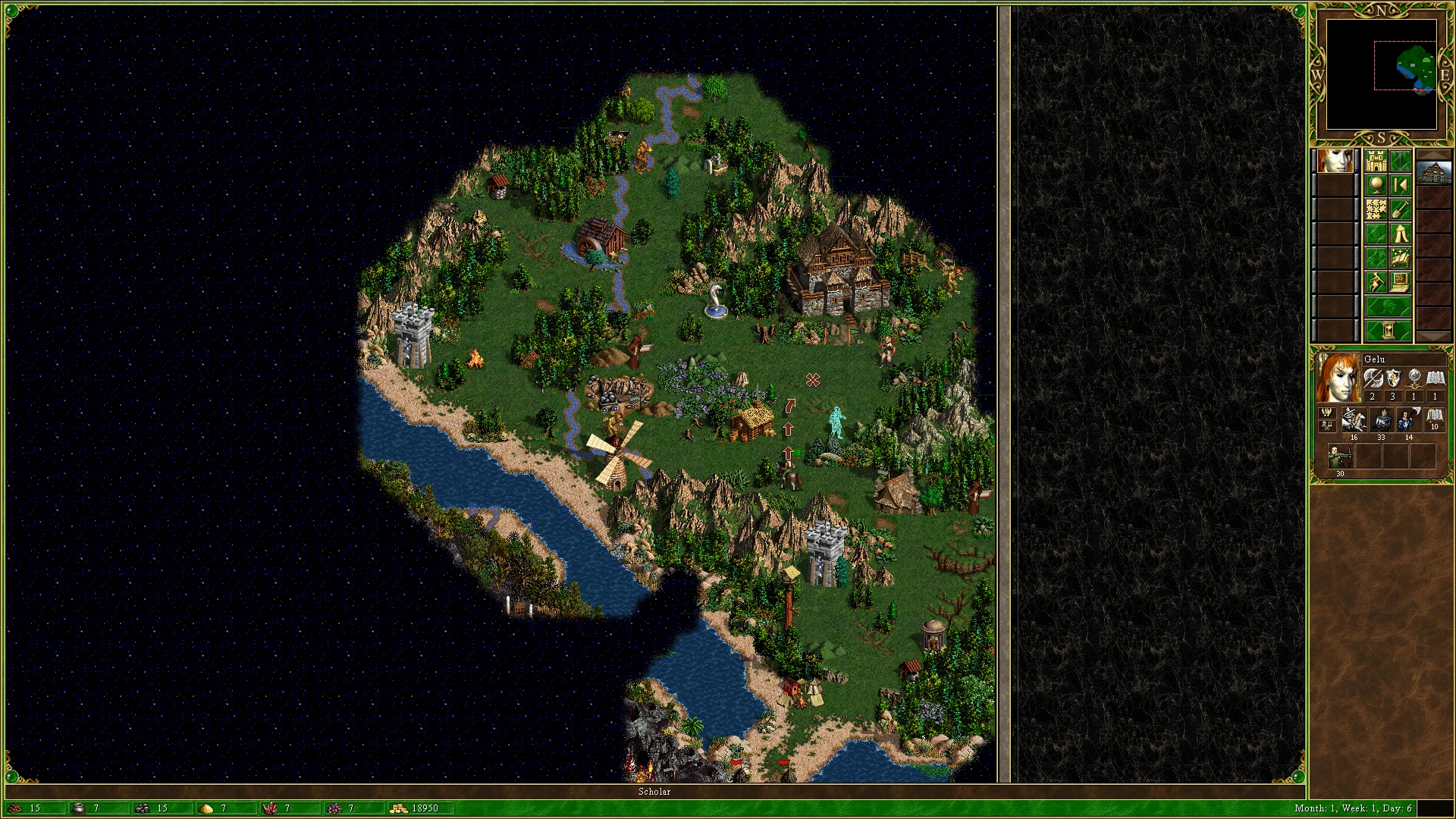Select the Dig shovel icon

click(1401, 210)
